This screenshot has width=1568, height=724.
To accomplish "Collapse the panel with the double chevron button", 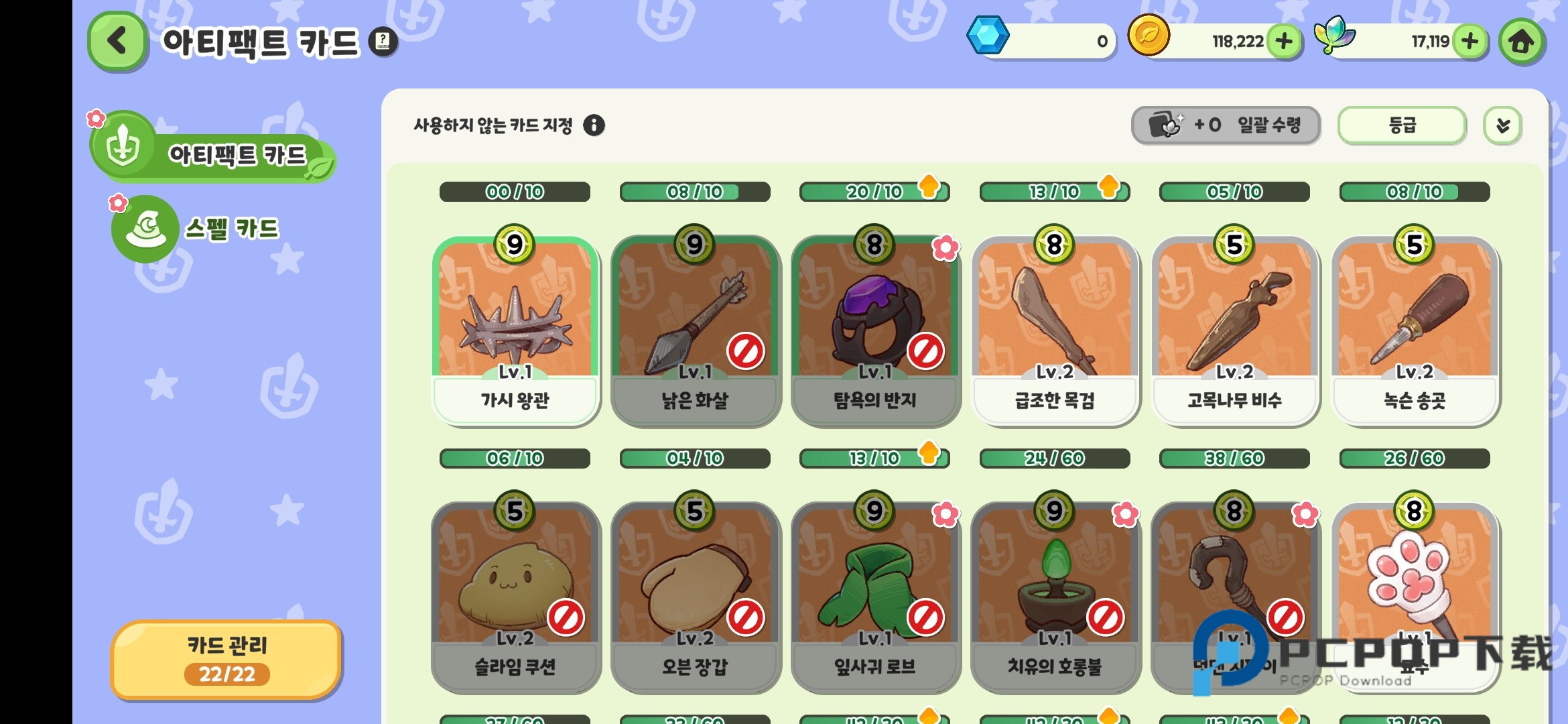I will (x=1503, y=125).
